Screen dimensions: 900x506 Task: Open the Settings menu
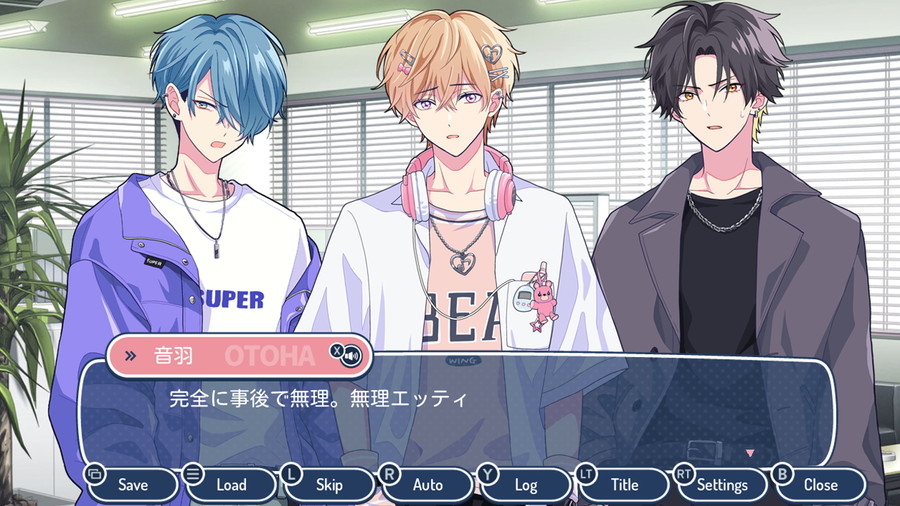[x=721, y=485]
